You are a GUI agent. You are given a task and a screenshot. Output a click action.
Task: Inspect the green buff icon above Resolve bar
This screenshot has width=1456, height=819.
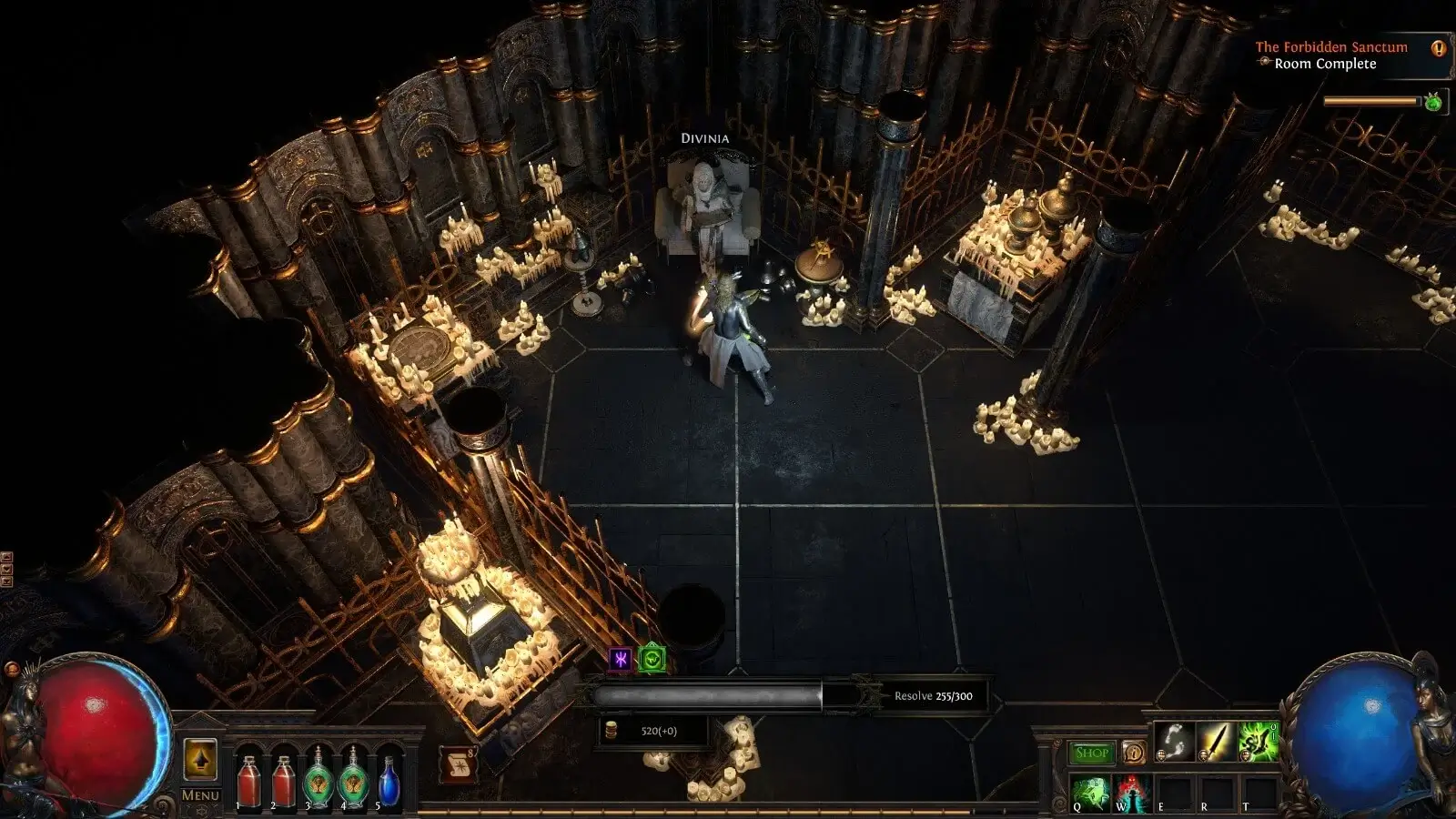[x=652, y=659]
